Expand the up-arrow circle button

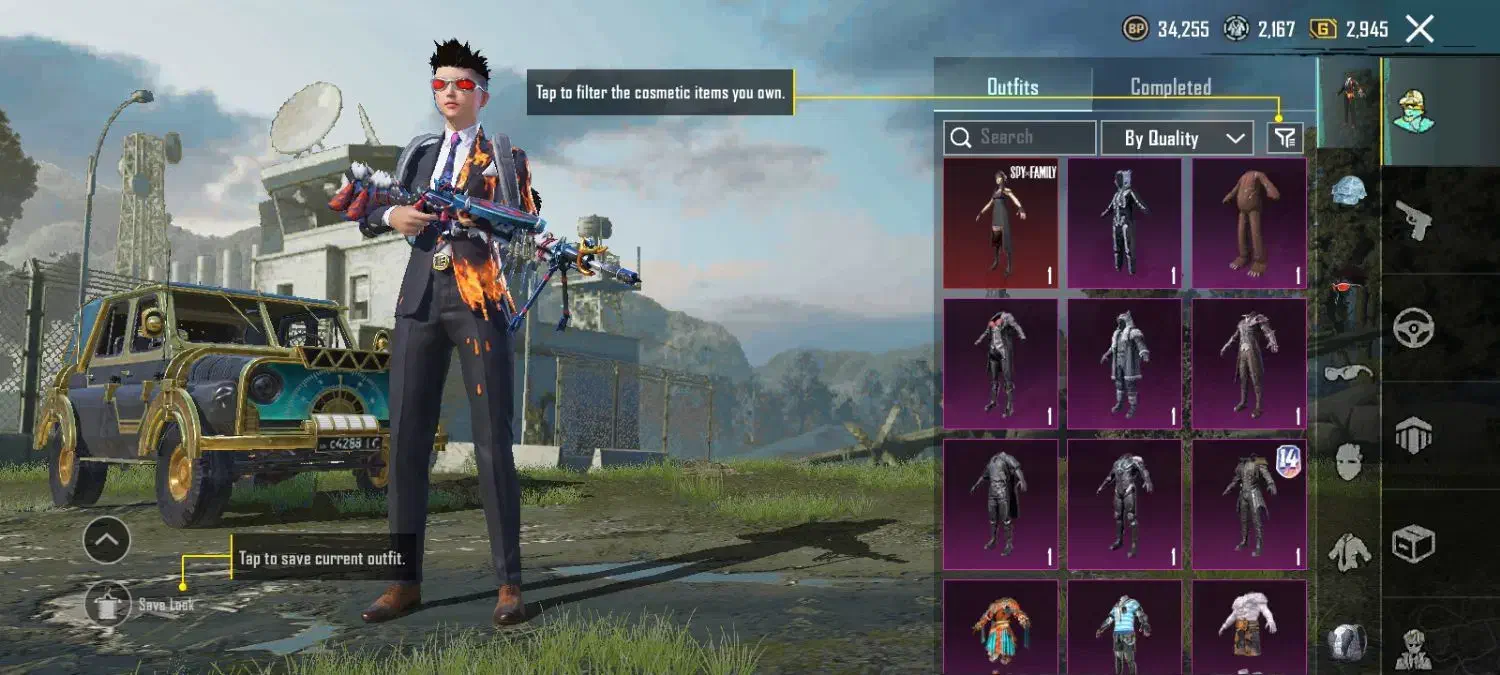coord(107,541)
